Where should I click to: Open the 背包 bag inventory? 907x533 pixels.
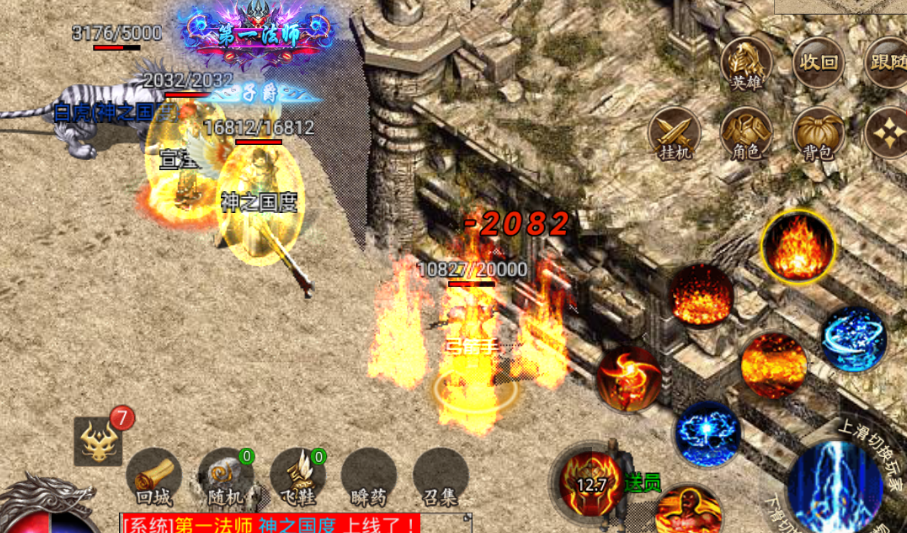818,132
